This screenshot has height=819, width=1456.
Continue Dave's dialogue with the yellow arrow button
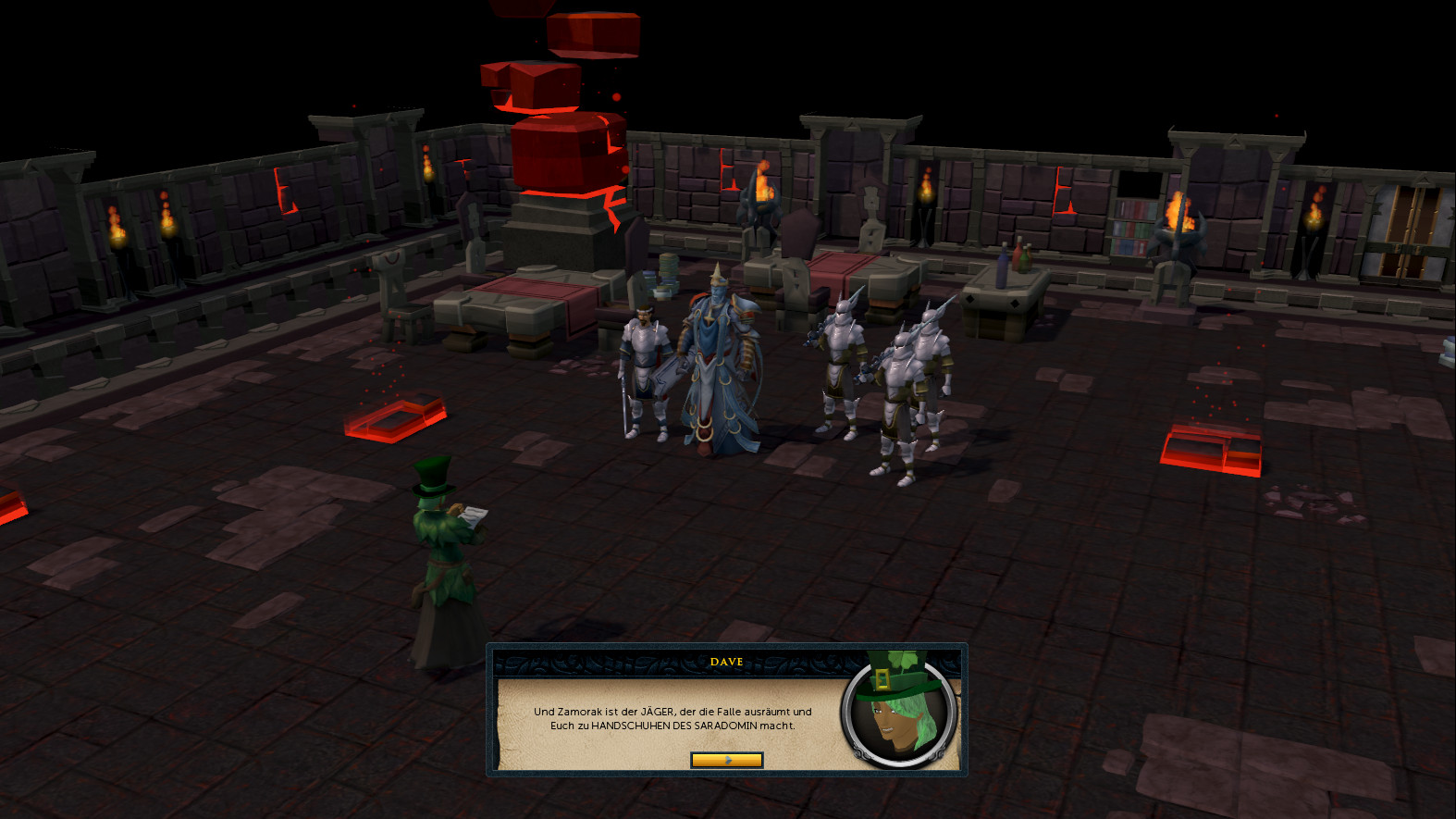(726, 760)
